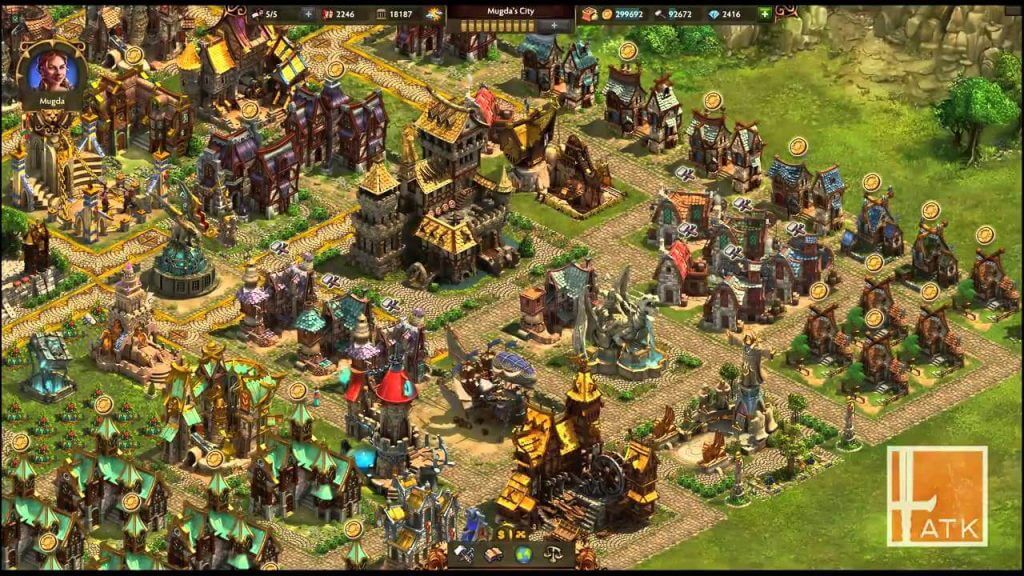The height and width of the screenshot is (576, 1024).
Task: Click the plus button under Mugda's City
Action: (x=552, y=26)
